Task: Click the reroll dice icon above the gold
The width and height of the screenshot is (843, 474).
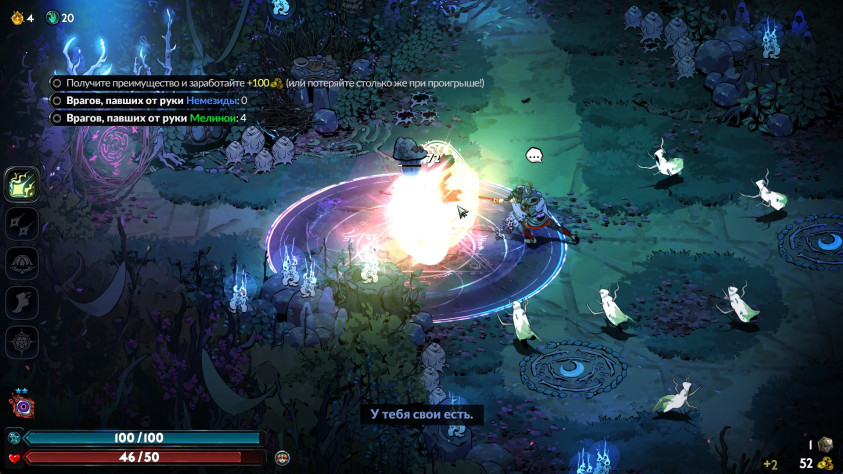Action: (825, 444)
